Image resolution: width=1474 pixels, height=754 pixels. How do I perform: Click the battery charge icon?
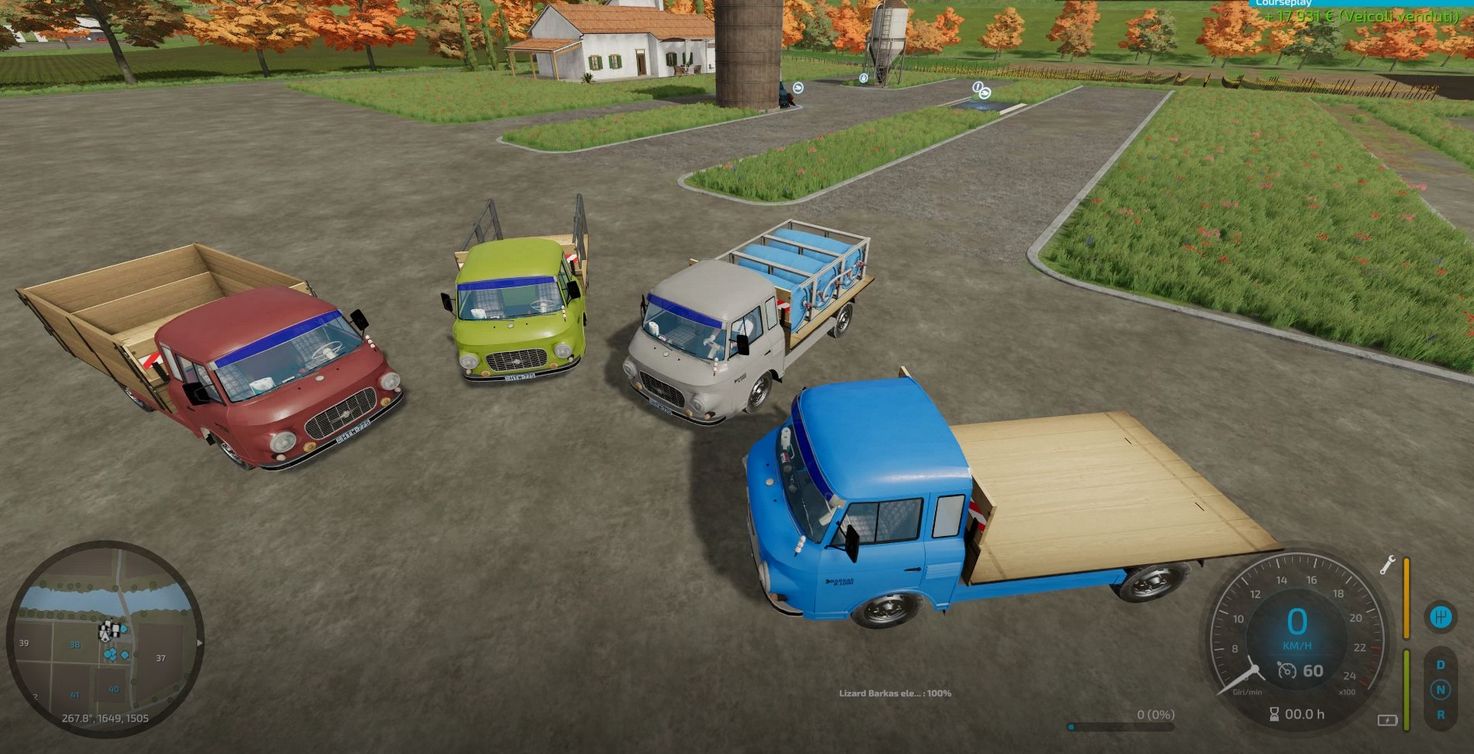click(1387, 720)
